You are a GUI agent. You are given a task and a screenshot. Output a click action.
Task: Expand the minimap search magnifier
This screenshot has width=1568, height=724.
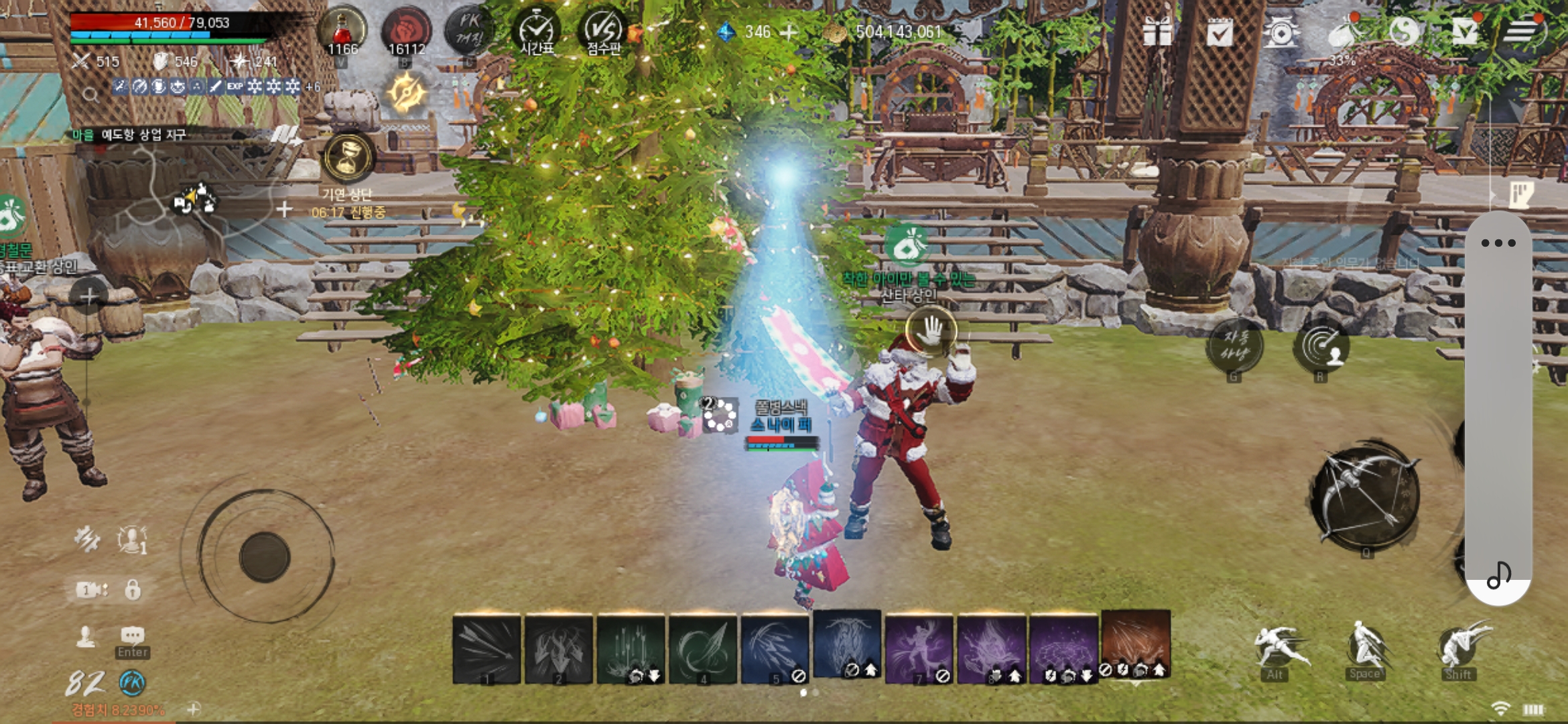click(x=90, y=94)
